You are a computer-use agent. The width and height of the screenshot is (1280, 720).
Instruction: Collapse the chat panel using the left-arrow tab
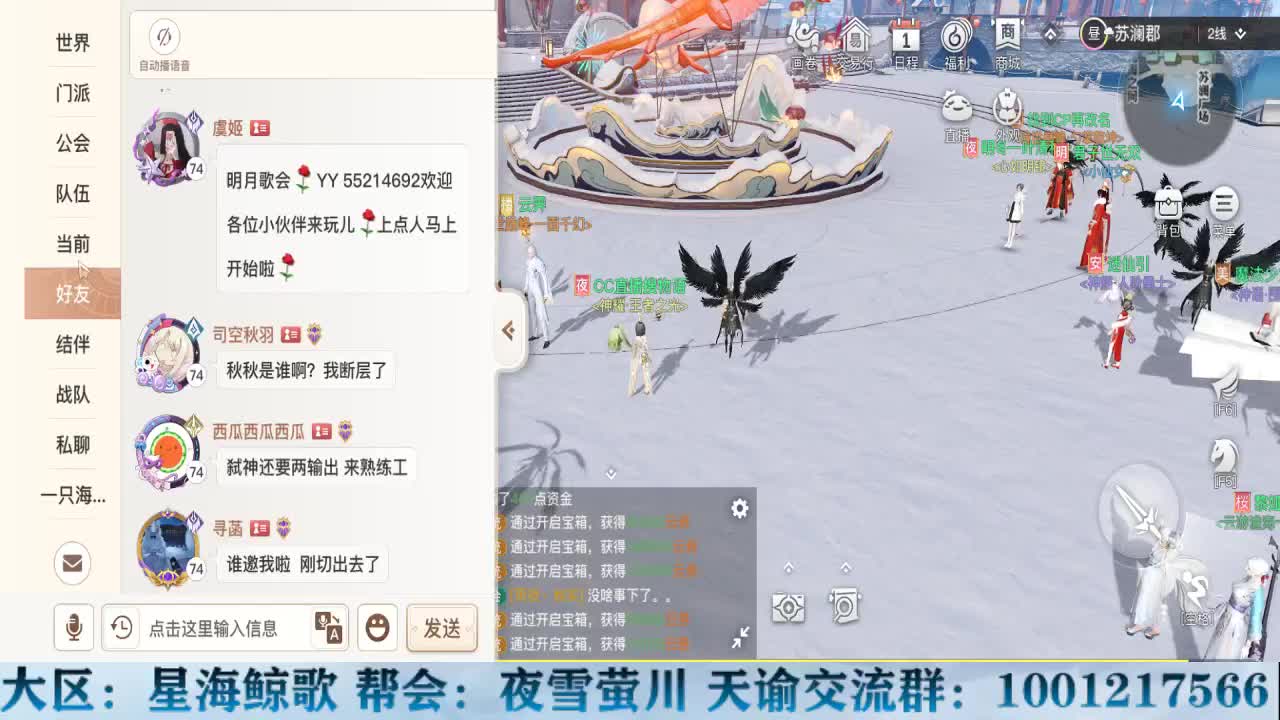click(508, 330)
